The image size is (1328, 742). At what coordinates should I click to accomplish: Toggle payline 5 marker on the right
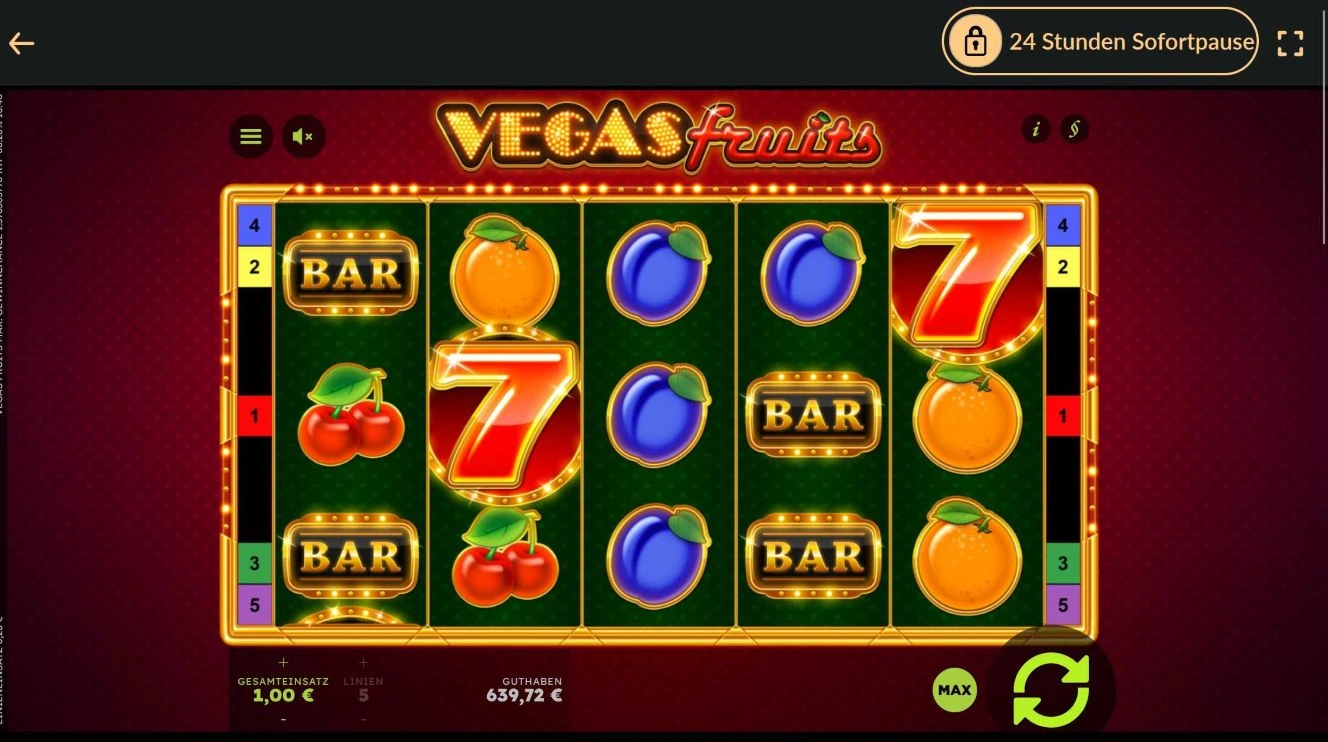[x=1063, y=603]
